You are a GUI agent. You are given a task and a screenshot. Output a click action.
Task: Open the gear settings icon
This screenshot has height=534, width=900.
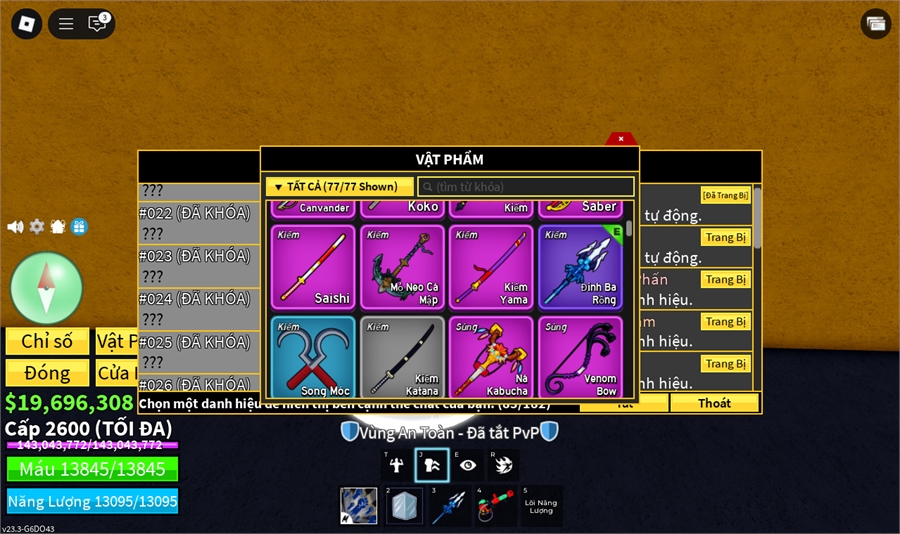37,227
